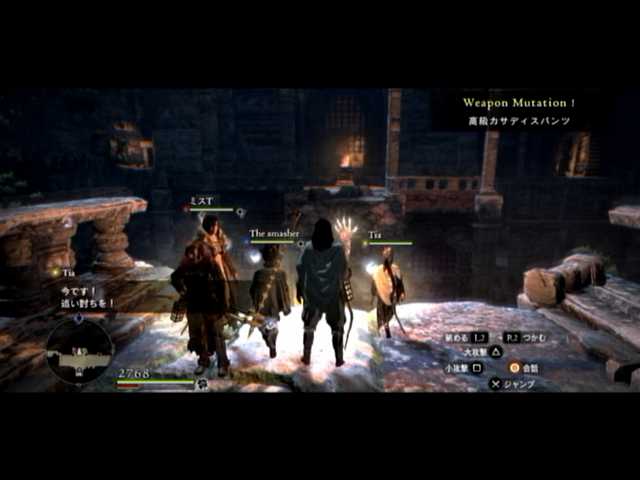
Task: Open the circular minimap
Action: 78,349
